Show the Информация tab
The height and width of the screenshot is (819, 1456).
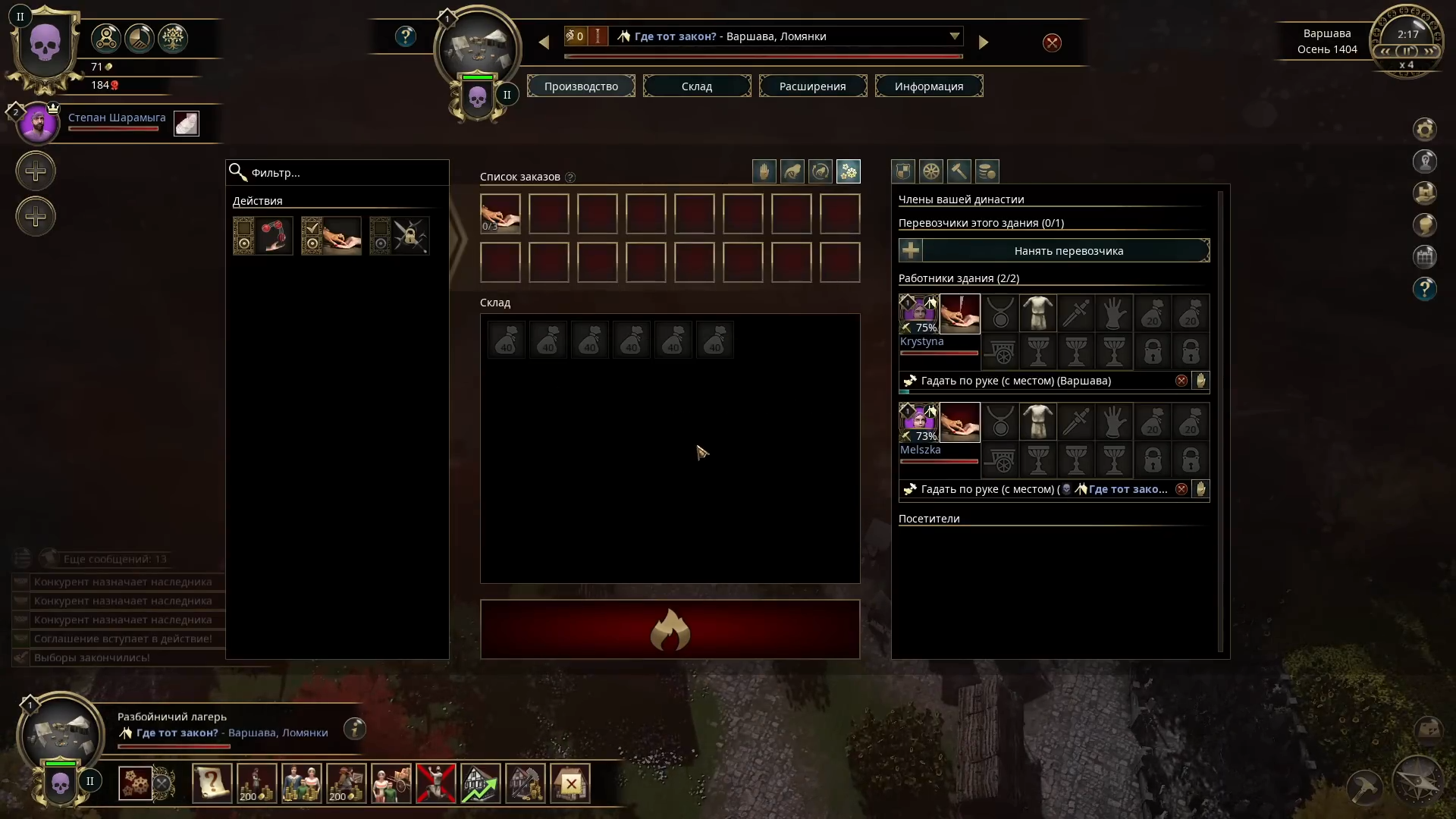coord(928,86)
